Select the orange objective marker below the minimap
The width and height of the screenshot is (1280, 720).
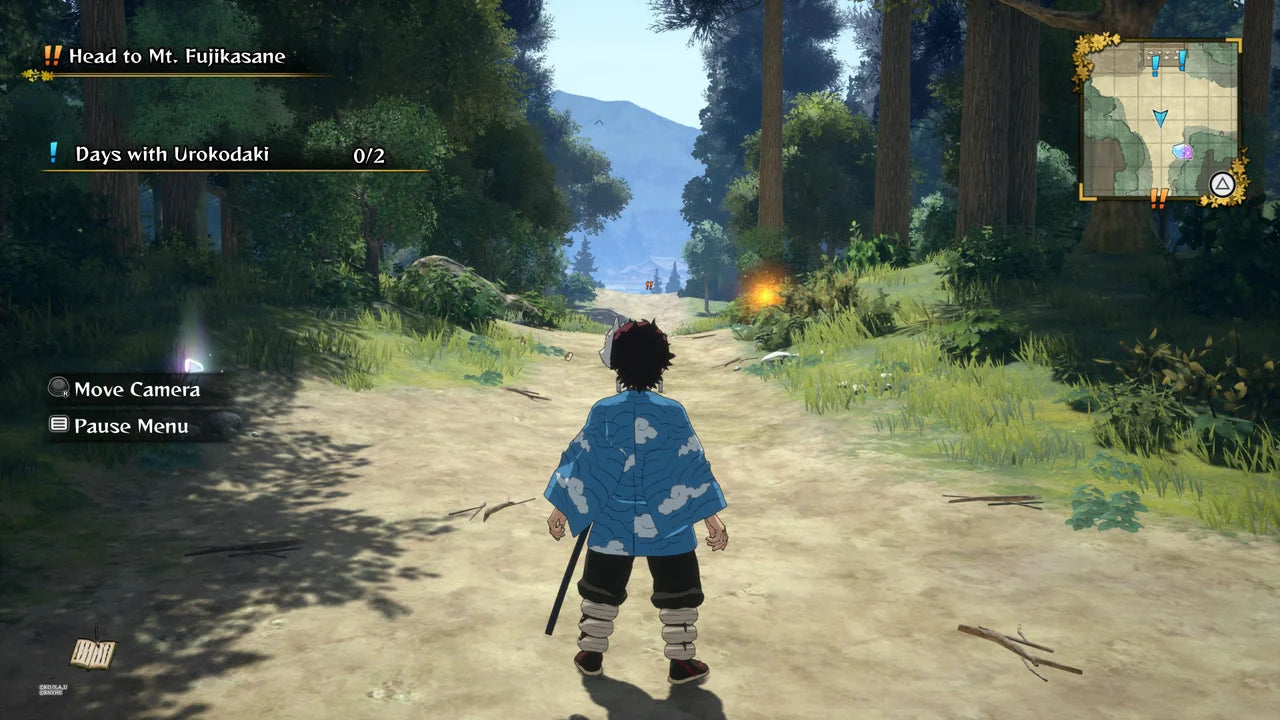pyautogui.click(x=1159, y=198)
